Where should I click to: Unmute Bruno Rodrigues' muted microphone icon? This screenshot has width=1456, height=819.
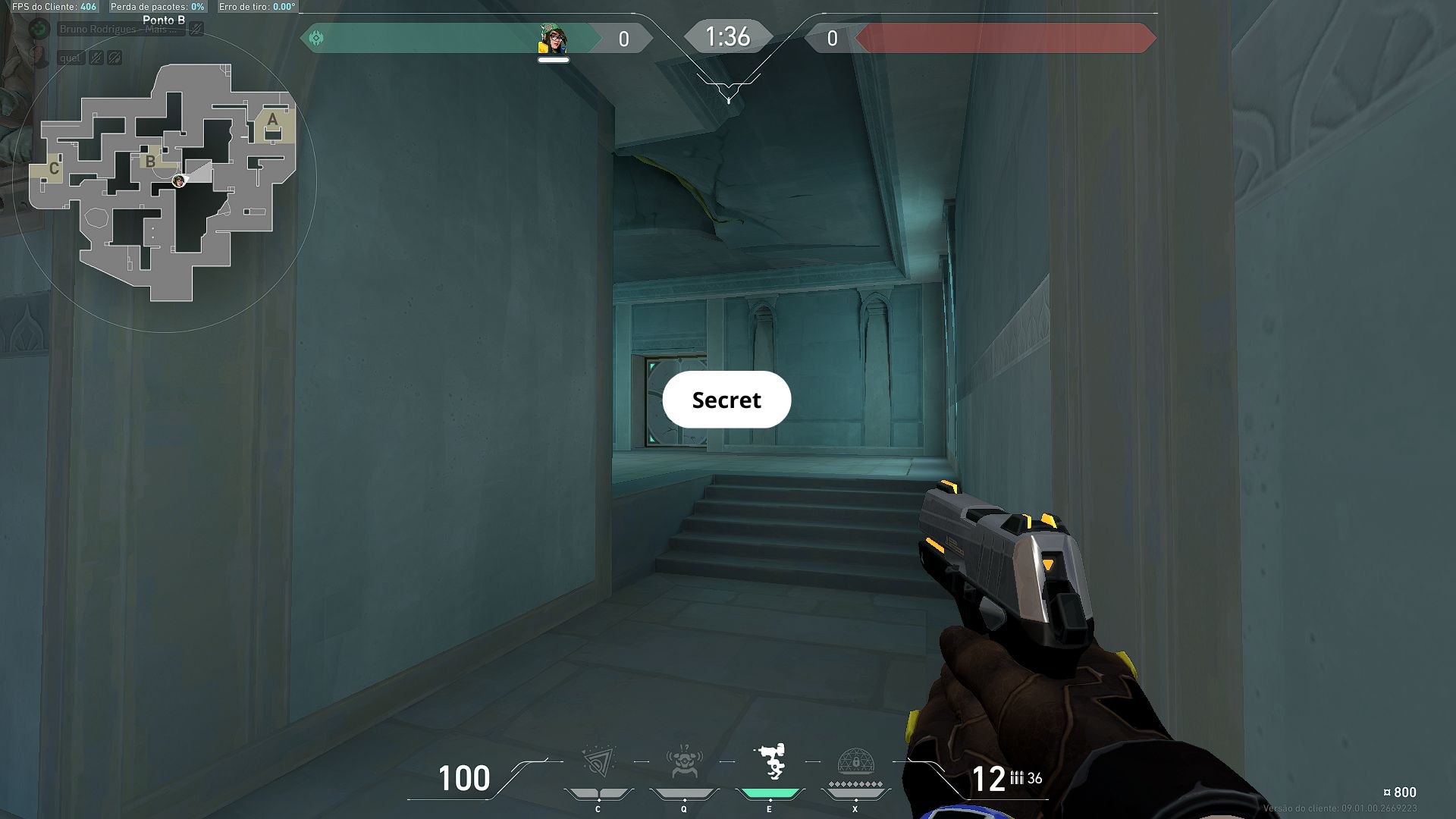196,30
